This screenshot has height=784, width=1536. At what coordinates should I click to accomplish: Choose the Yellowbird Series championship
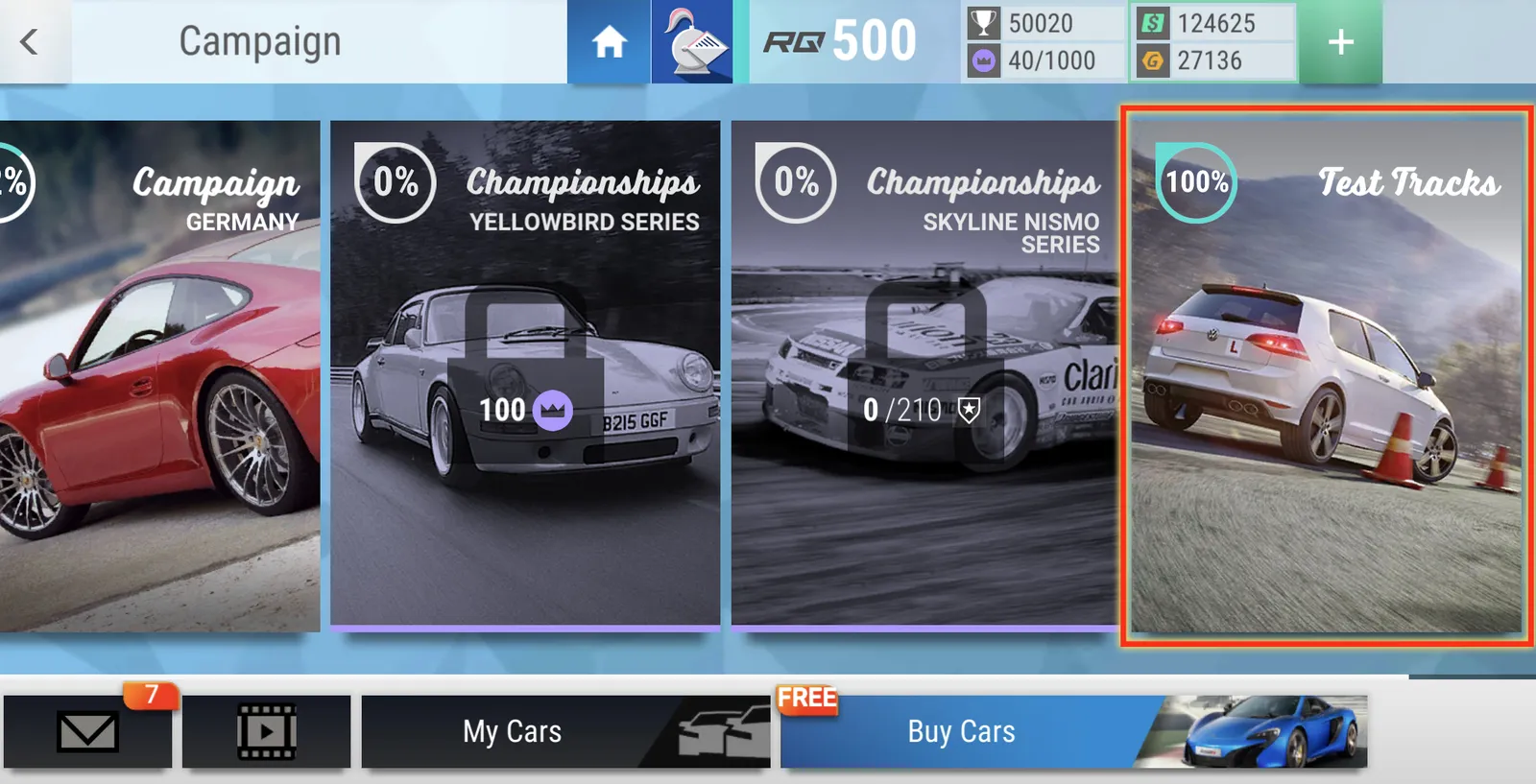click(x=525, y=375)
